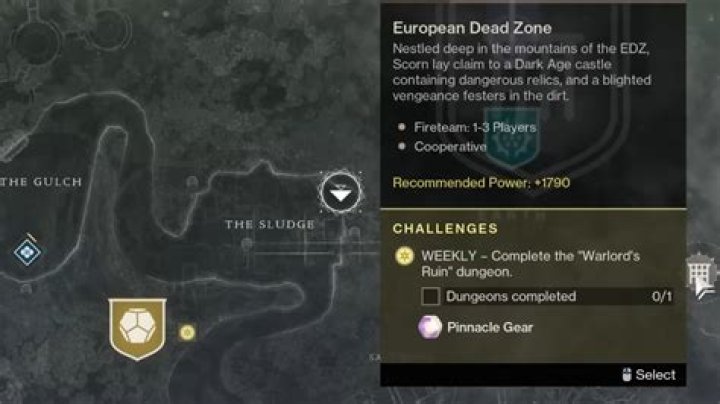Select the small gold challenge marker
This screenshot has height=404, width=720.
pyautogui.click(x=187, y=332)
